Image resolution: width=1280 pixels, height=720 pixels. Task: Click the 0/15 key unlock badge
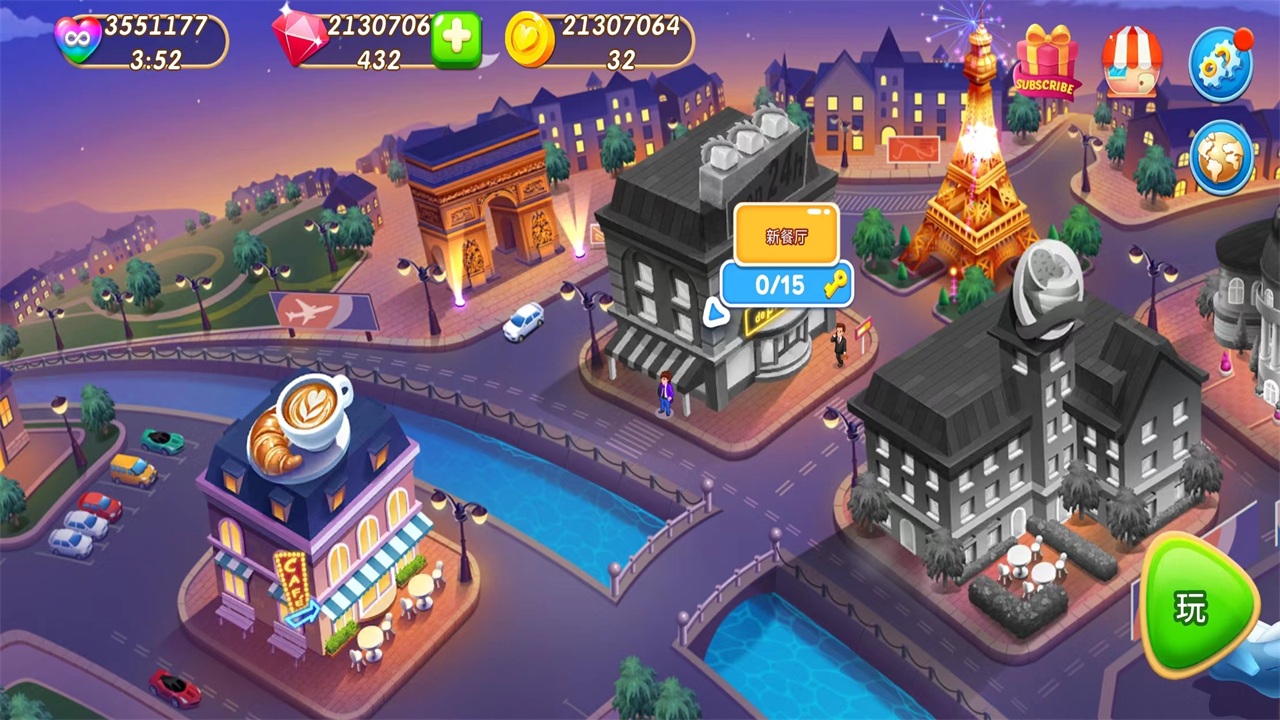point(787,285)
